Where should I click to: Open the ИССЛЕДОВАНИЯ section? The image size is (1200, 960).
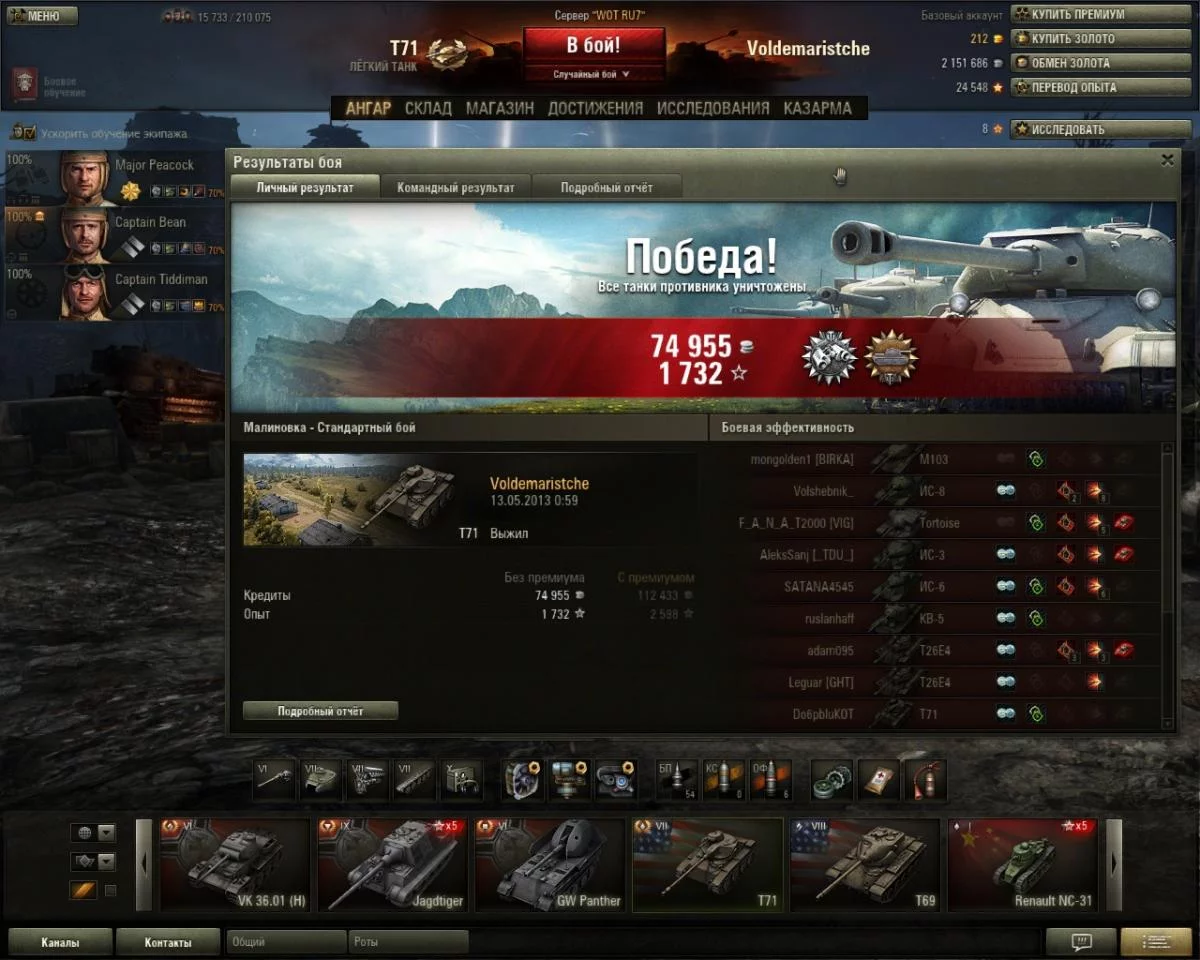(713, 108)
